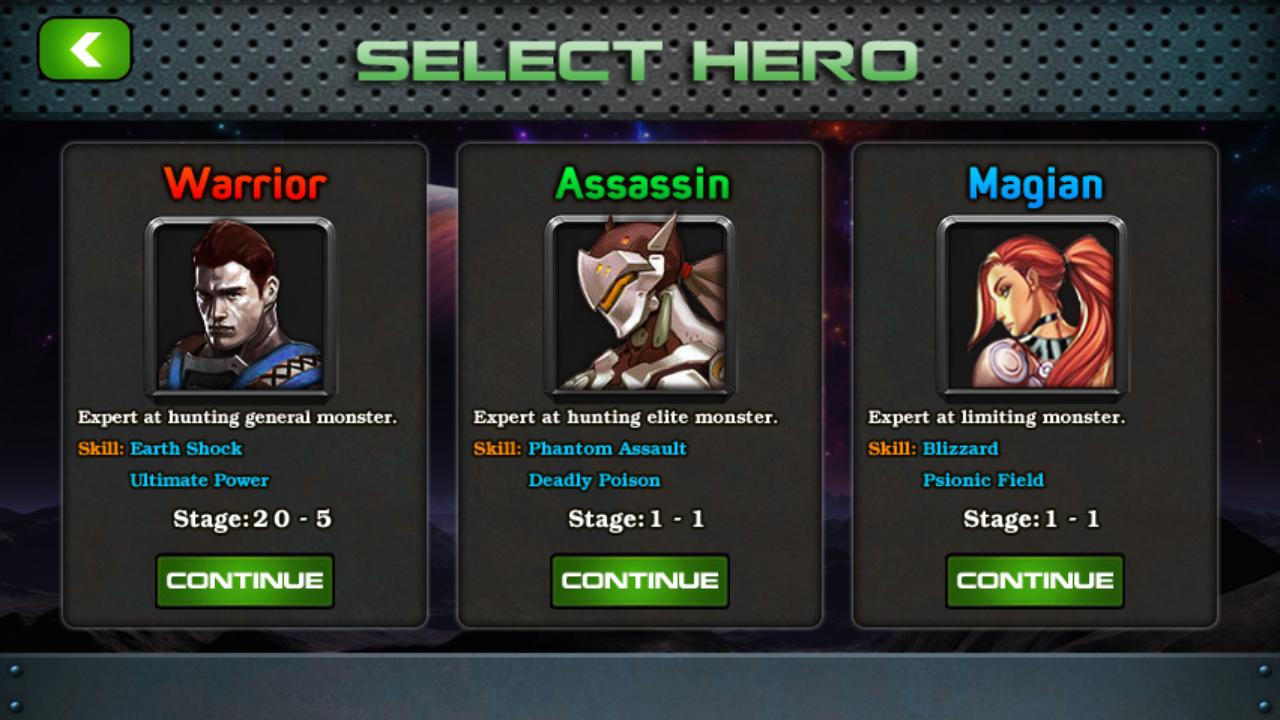
Task: Select the Ultimate Power skill
Action: (x=198, y=480)
